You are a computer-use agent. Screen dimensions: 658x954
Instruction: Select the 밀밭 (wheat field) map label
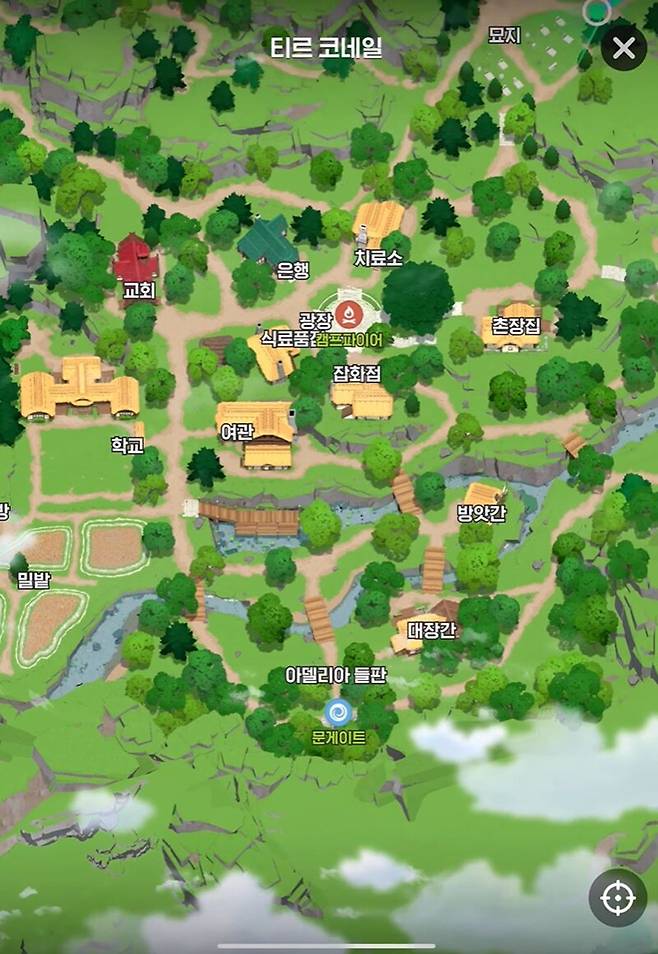(x=33, y=576)
